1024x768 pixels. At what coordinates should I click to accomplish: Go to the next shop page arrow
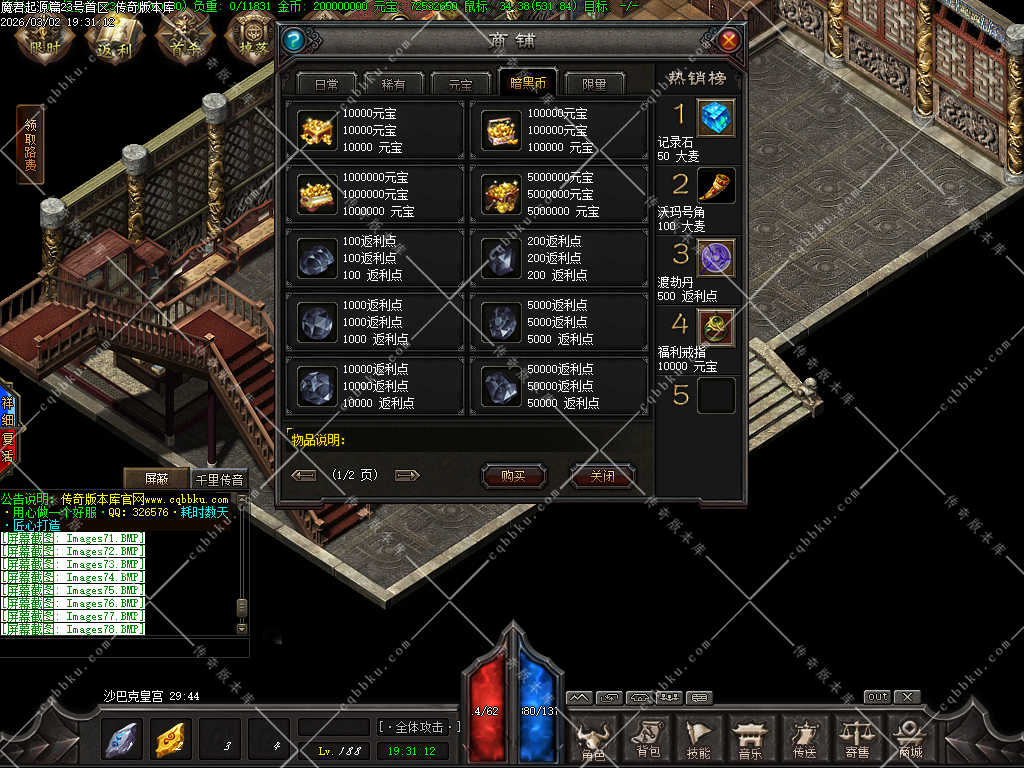407,475
